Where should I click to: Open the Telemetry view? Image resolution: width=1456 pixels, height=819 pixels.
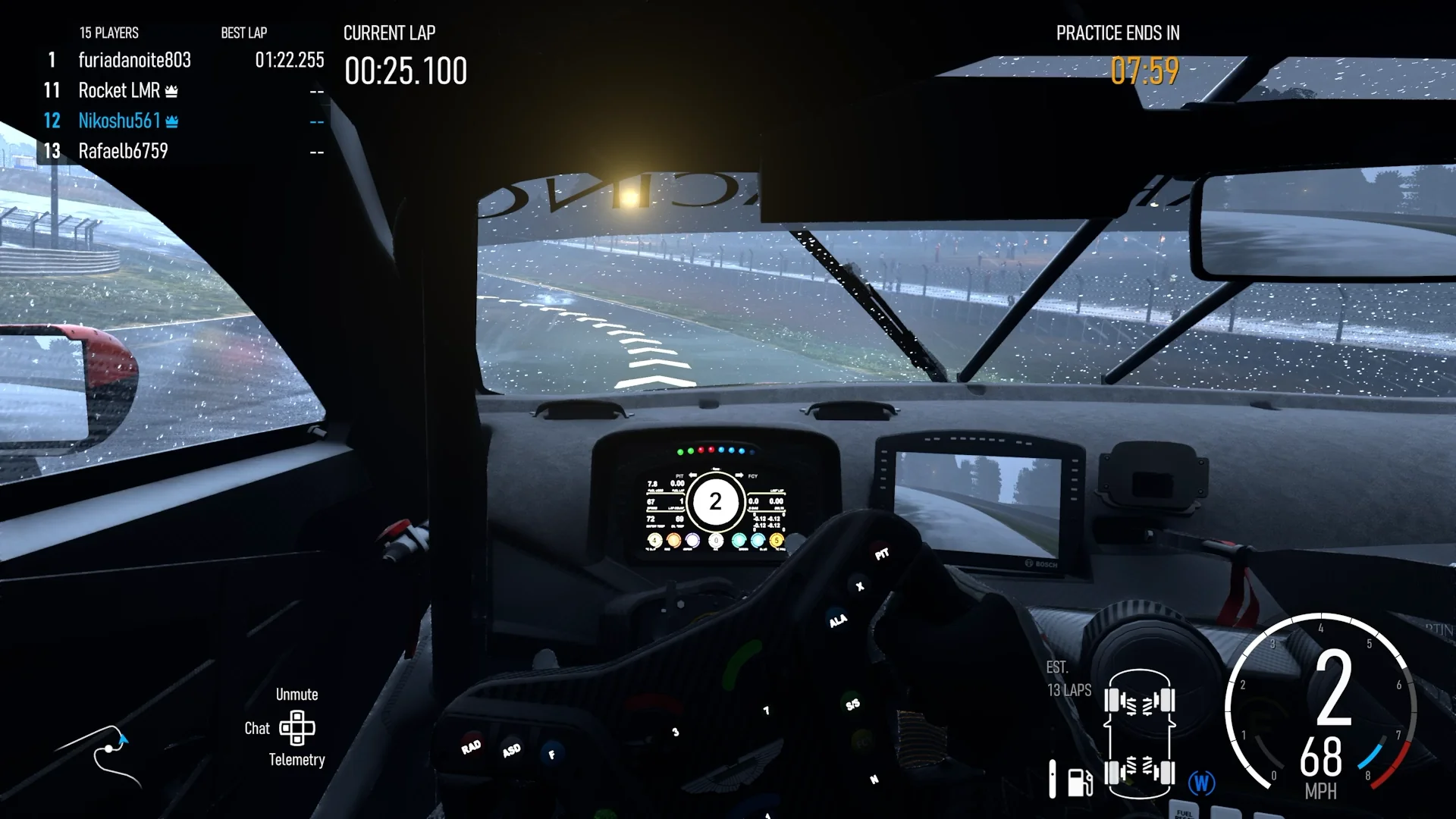tap(297, 760)
